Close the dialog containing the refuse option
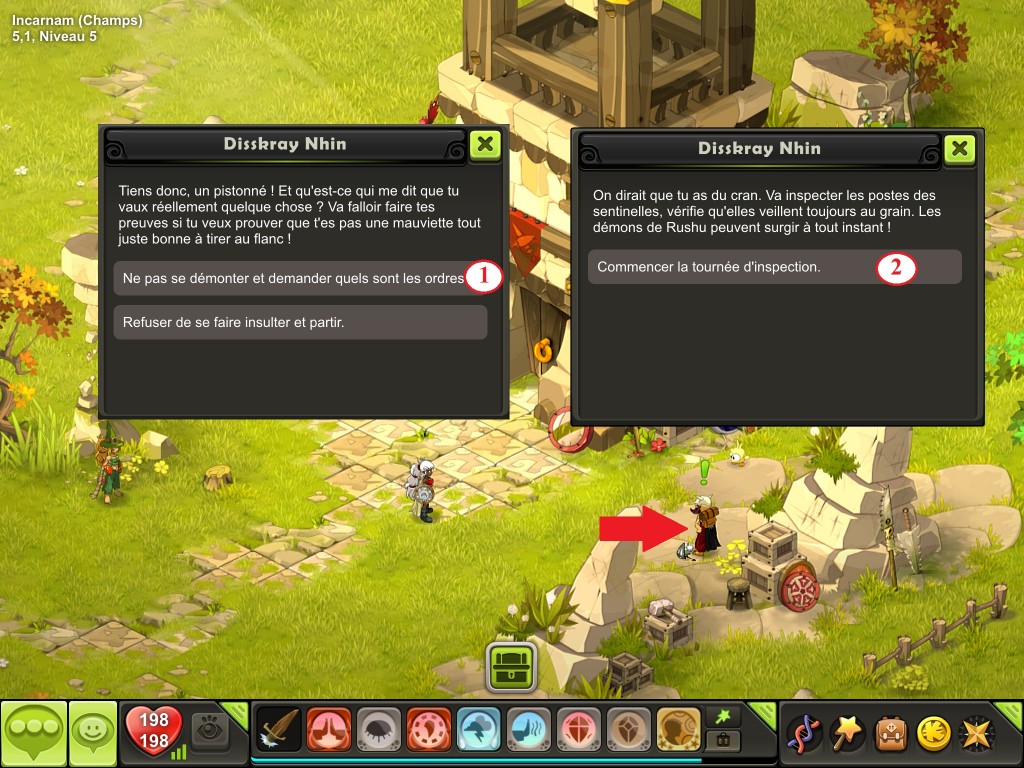Viewport: 1024px width, 768px height. point(485,144)
